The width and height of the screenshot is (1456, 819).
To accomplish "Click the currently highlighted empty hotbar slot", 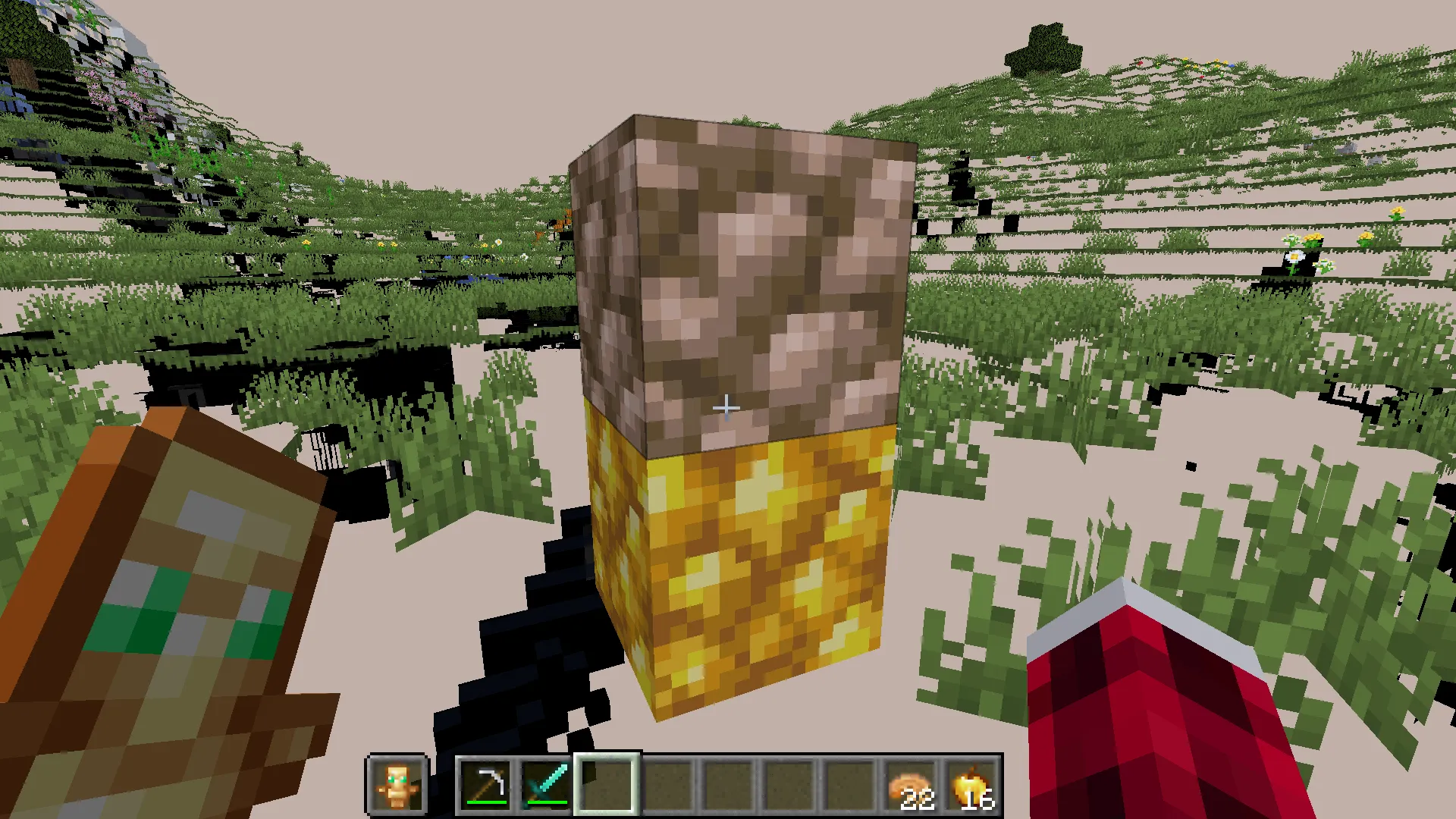I will [x=605, y=786].
